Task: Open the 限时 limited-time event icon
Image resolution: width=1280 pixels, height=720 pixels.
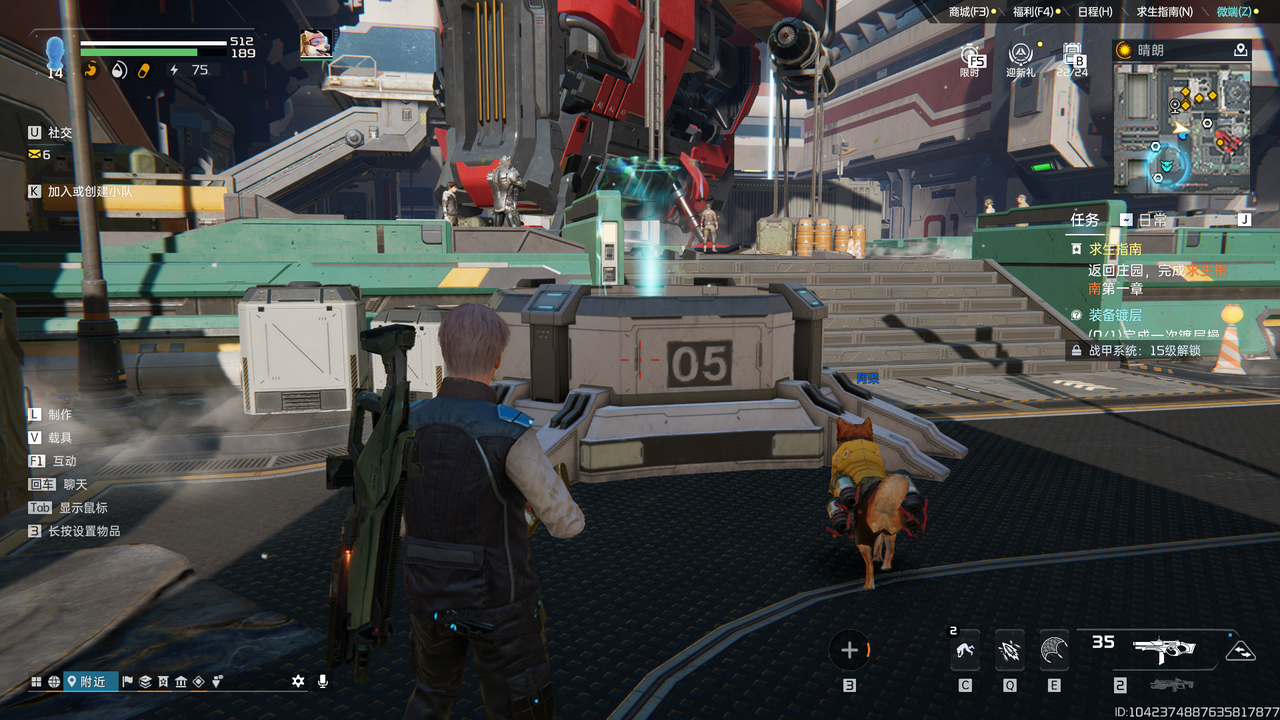Action: pyautogui.click(x=971, y=58)
